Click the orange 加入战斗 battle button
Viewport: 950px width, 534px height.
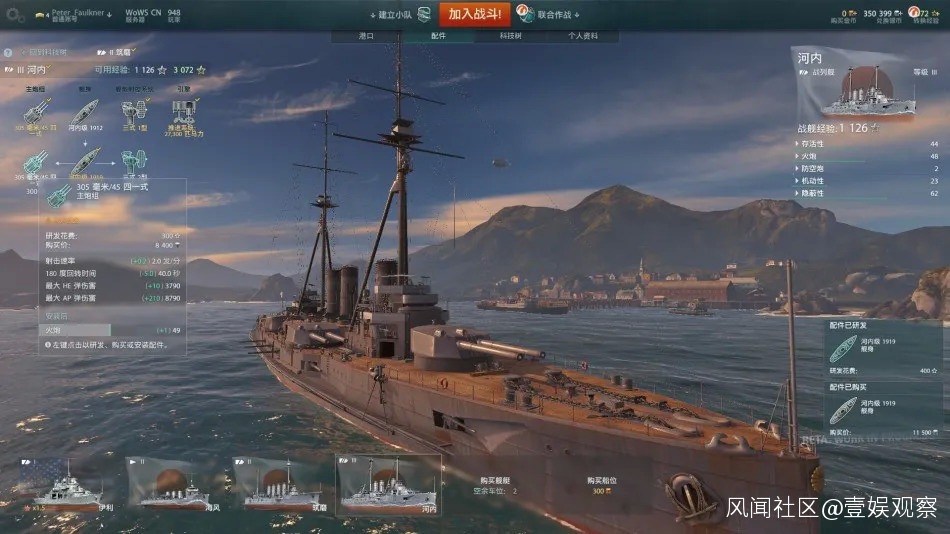474,14
